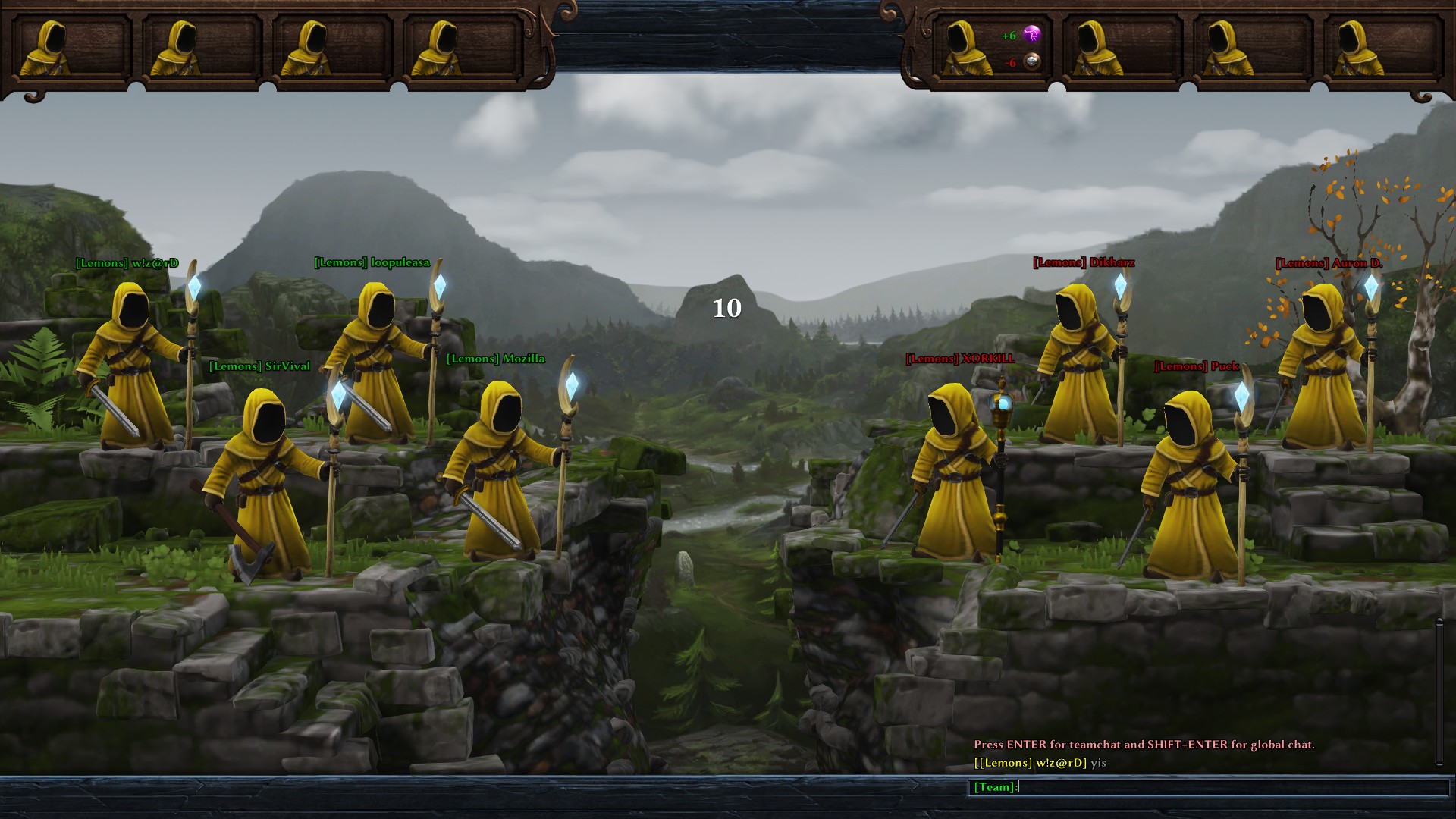Click the countdown timer showing 10
This screenshot has height=819, width=1456.
pyautogui.click(x=726, y=309)
